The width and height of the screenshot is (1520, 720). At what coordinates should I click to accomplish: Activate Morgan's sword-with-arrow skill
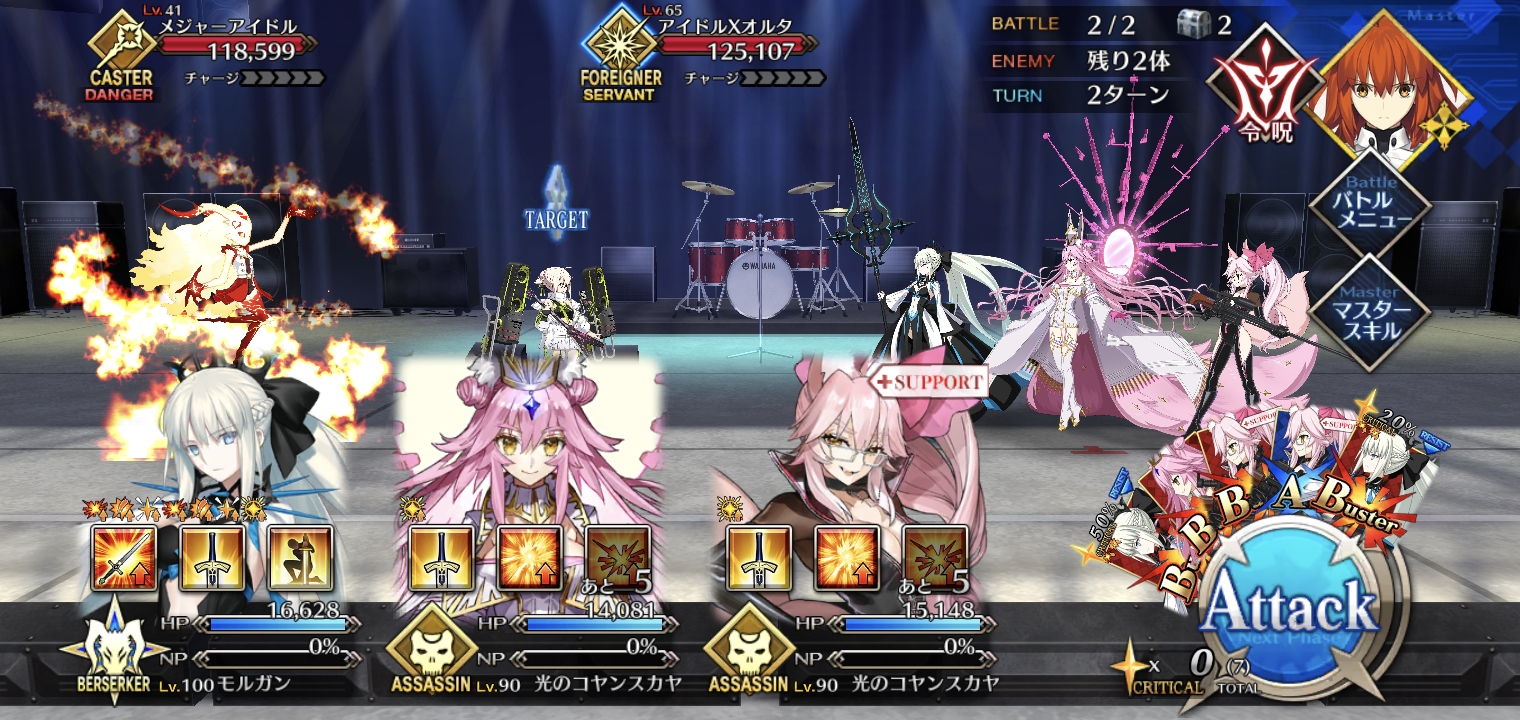[x=124, y=559]
